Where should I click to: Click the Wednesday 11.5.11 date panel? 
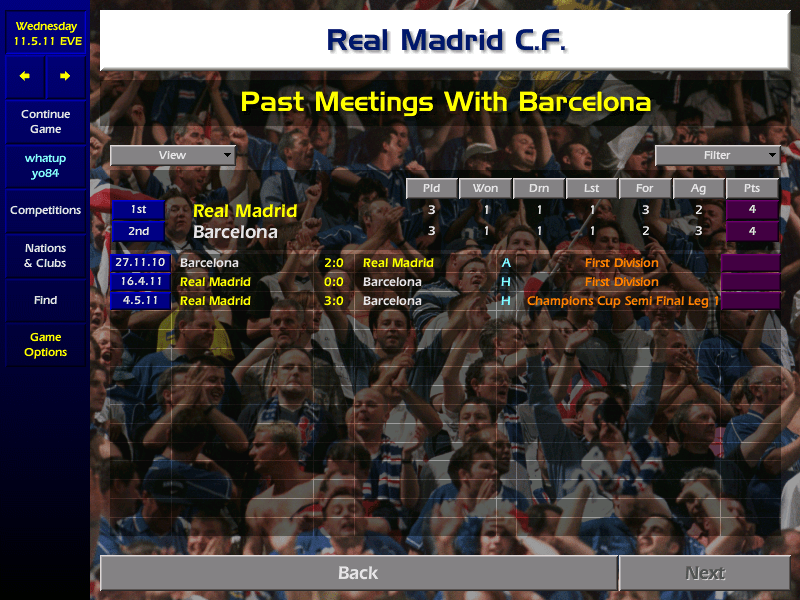point(45,33)
